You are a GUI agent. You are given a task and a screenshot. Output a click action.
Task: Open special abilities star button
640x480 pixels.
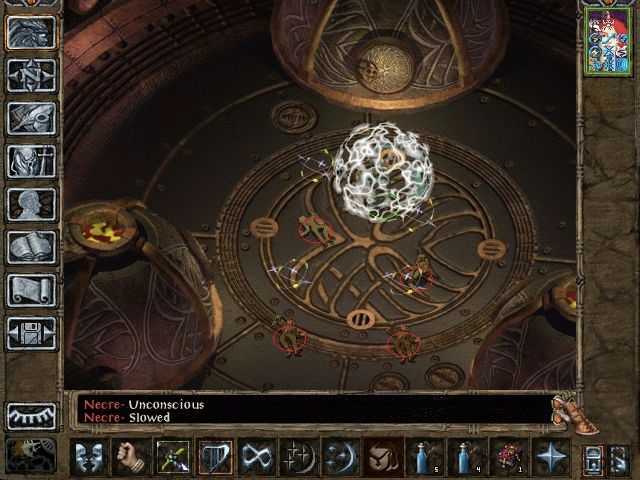tap(548, 457)
